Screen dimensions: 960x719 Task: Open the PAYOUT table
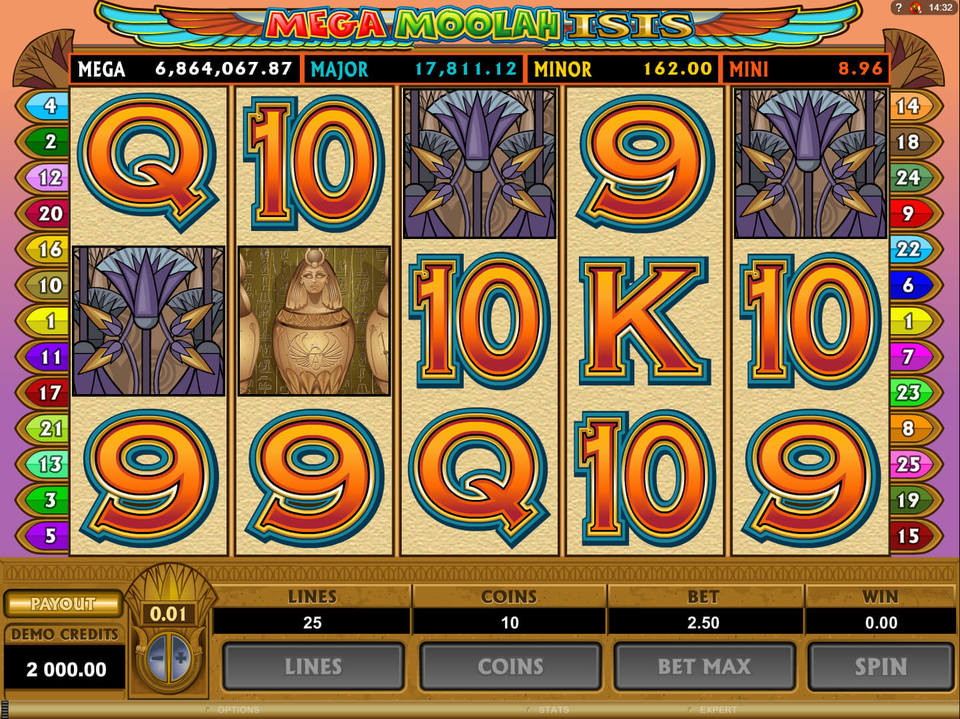(62, 604)
